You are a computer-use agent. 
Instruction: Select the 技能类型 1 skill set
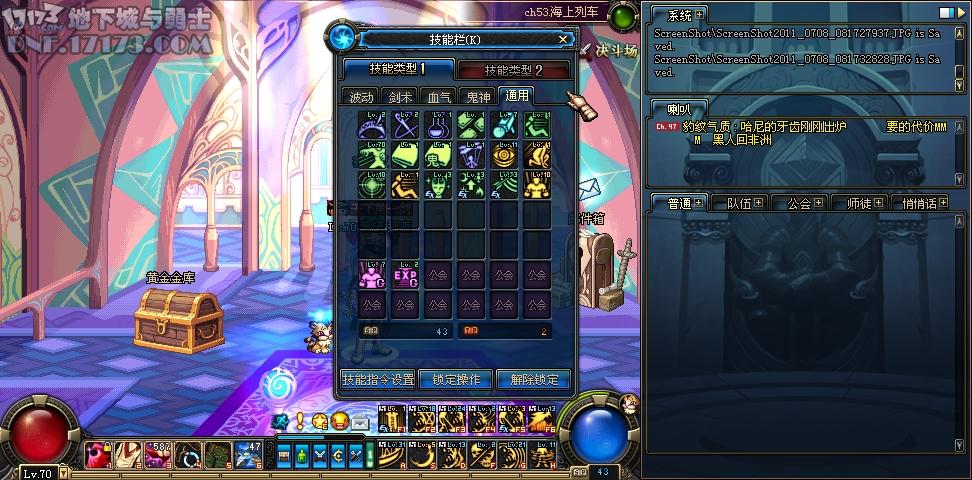click(x=397, y=69)
